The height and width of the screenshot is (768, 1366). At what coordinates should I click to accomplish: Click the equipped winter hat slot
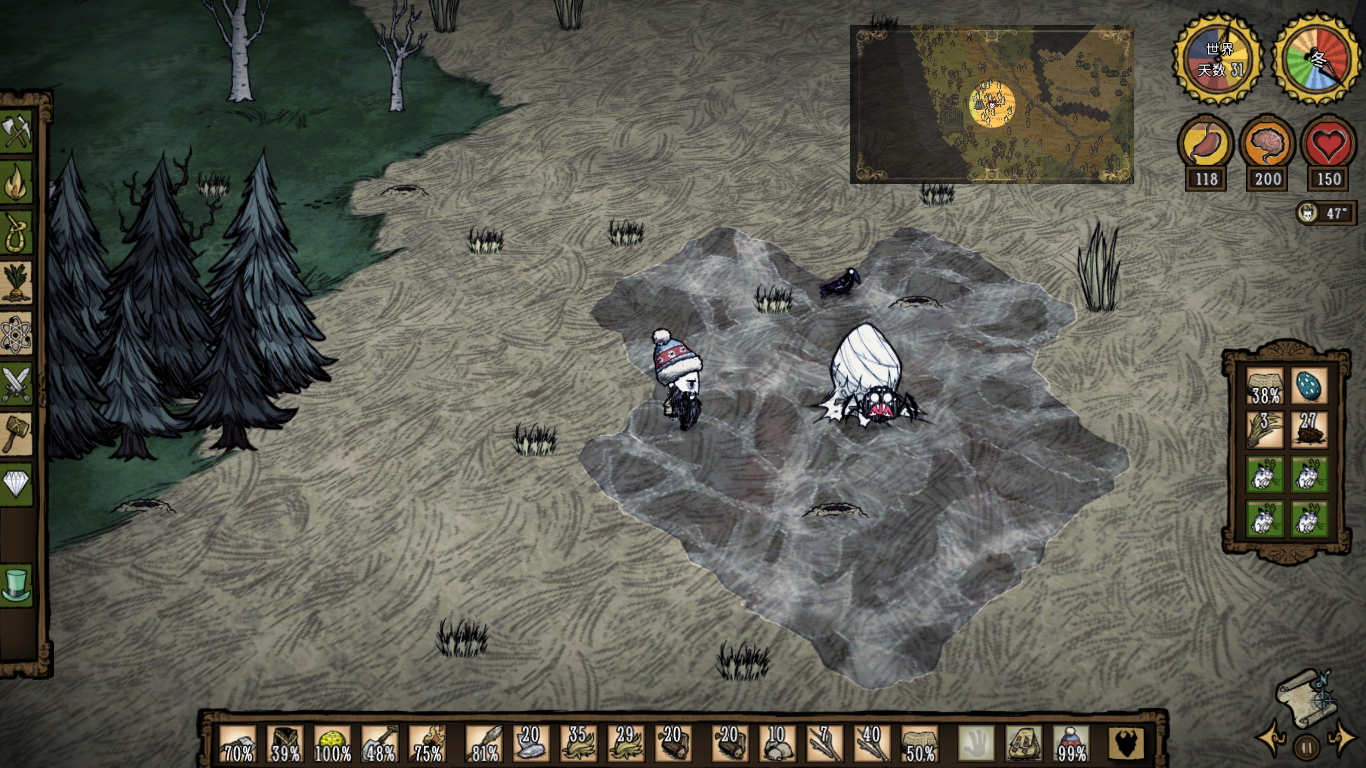tap(1072, 744)
